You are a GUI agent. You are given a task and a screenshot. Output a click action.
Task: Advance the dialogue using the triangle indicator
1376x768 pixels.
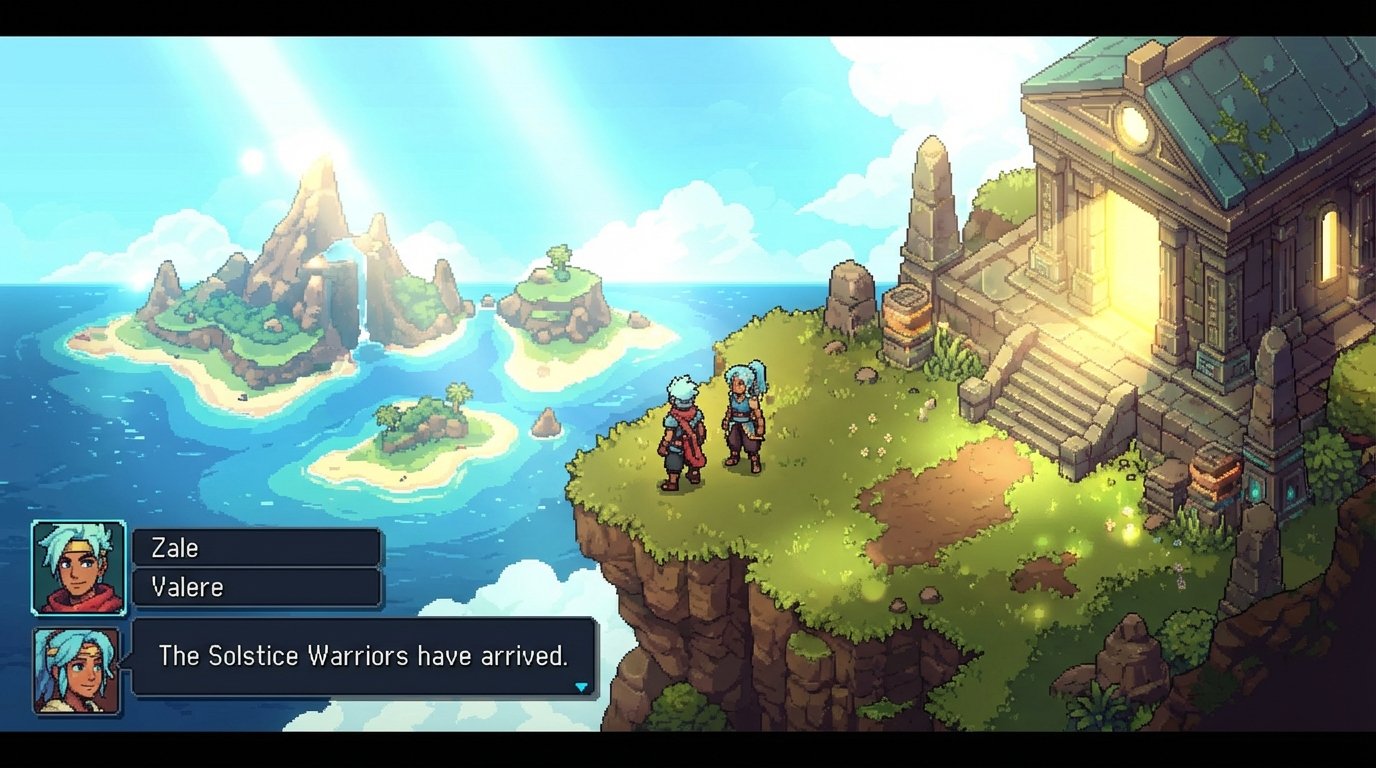pos(580,688)
